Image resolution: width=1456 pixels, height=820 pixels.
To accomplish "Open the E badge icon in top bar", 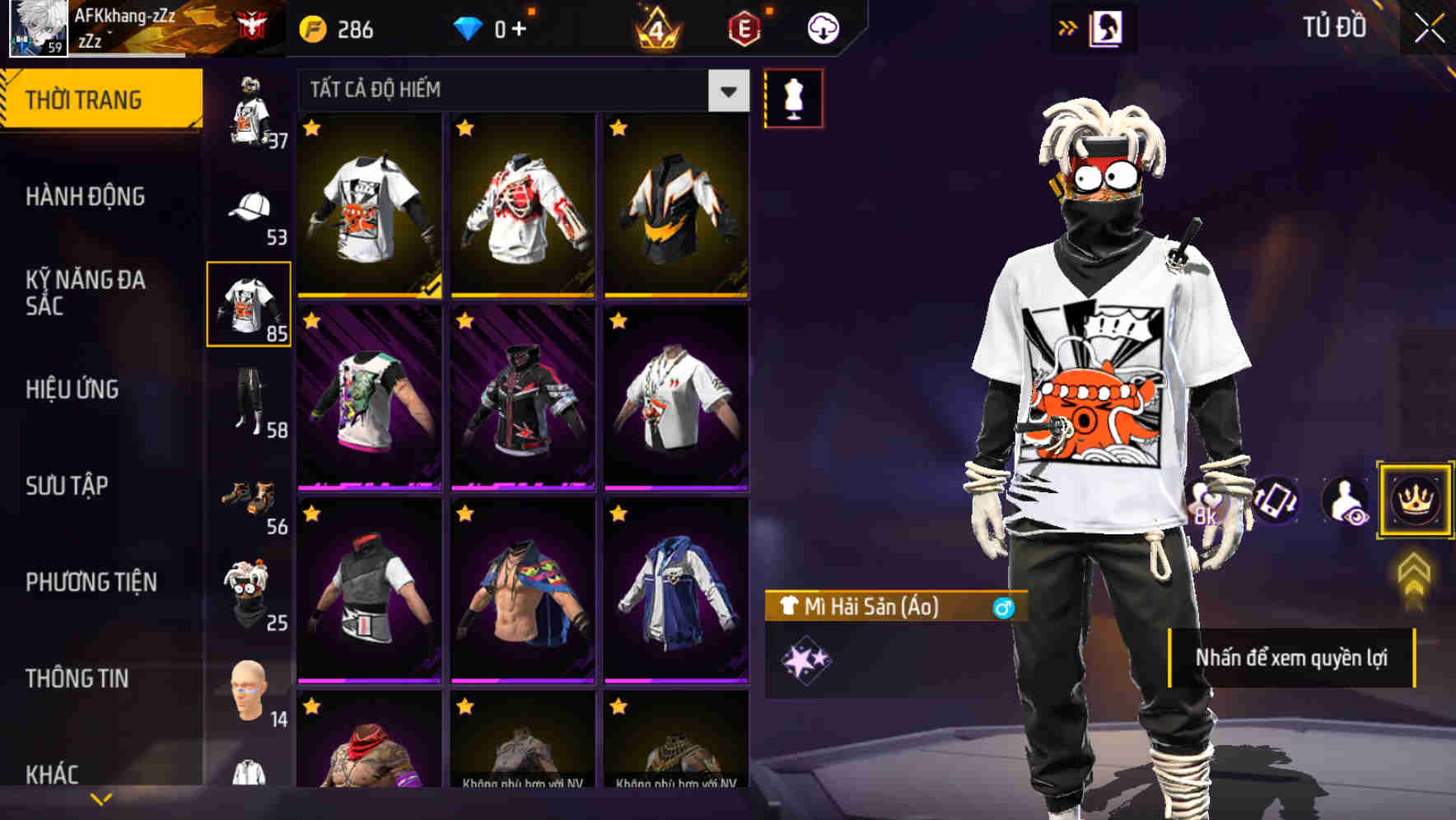I will [x=744, y=27].
